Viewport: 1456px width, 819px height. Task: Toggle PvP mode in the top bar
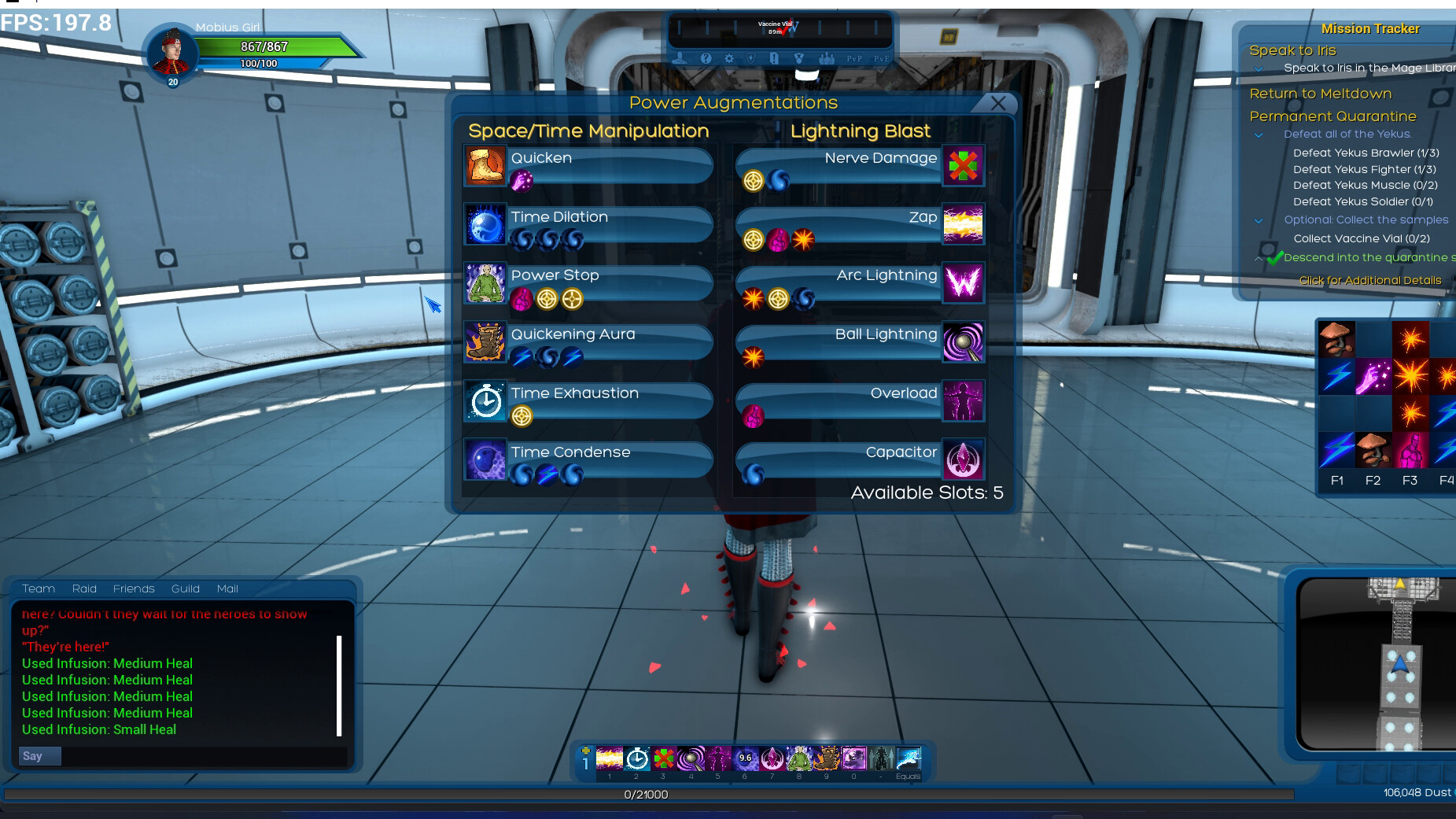[x=854, y=57]
